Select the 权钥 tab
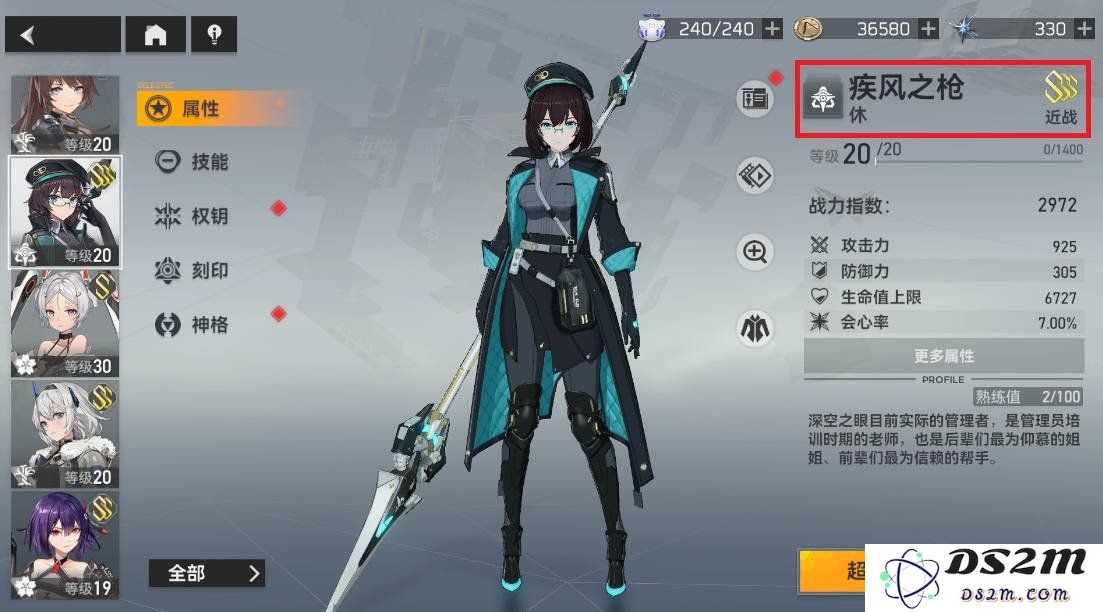This screenshot has height=612, width=1103. [x=208, y=216]
